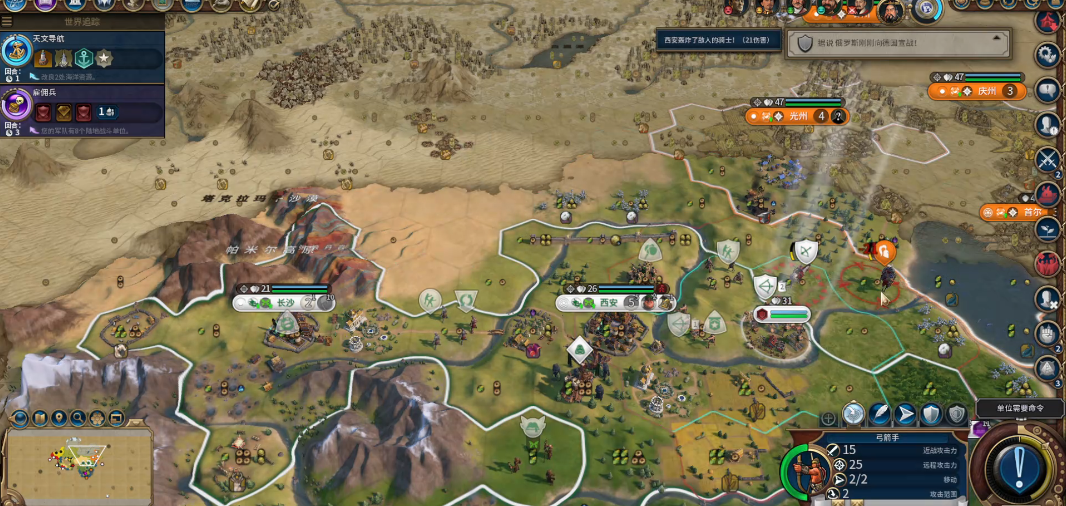Fortify the archer with the bright shield icon
Image resolution: width=1066 pixels, height=506 pixels.
pos(931,414)
